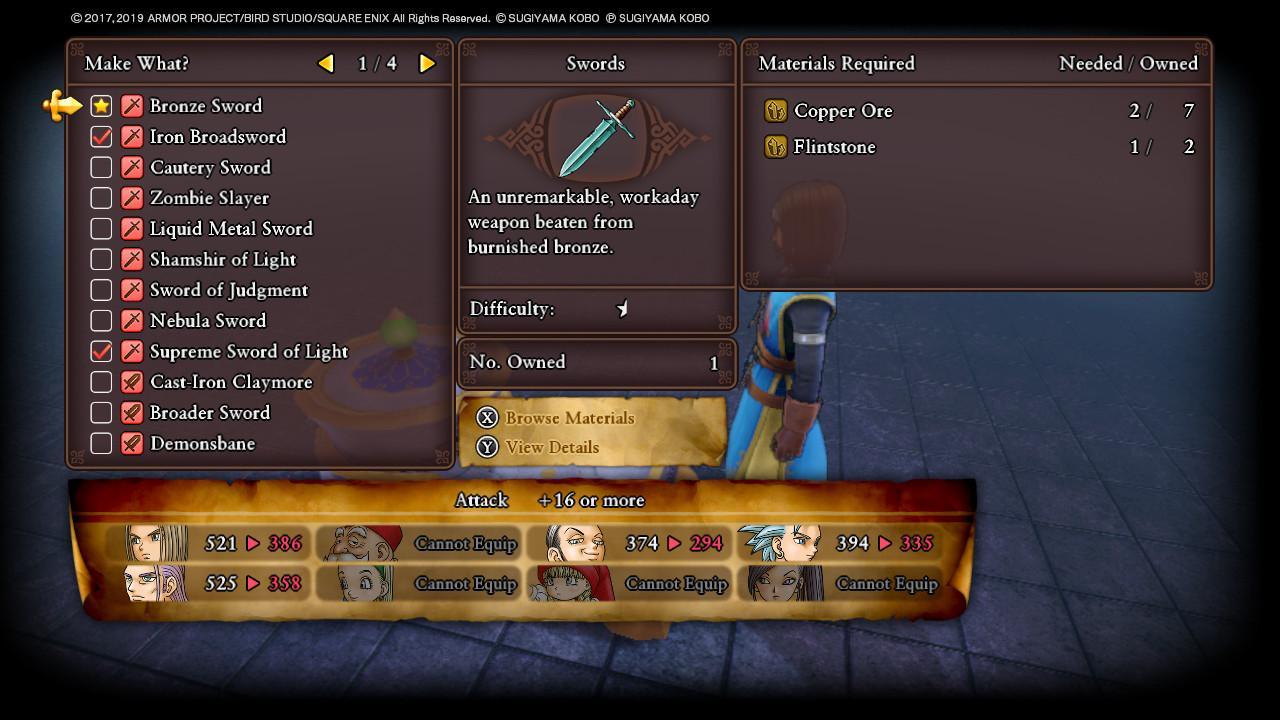Go to previous recipe page with left arrow
The image size is (1280, 720).
(x=326, y=63)
